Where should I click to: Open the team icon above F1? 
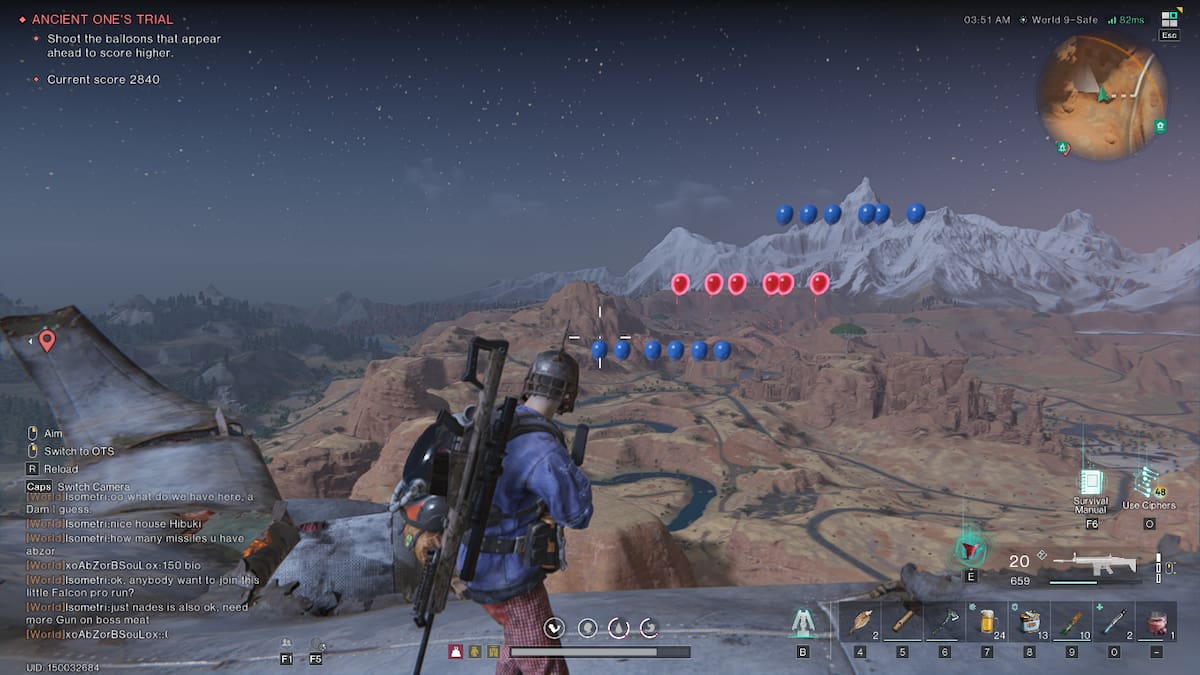(x=287, y=644)
